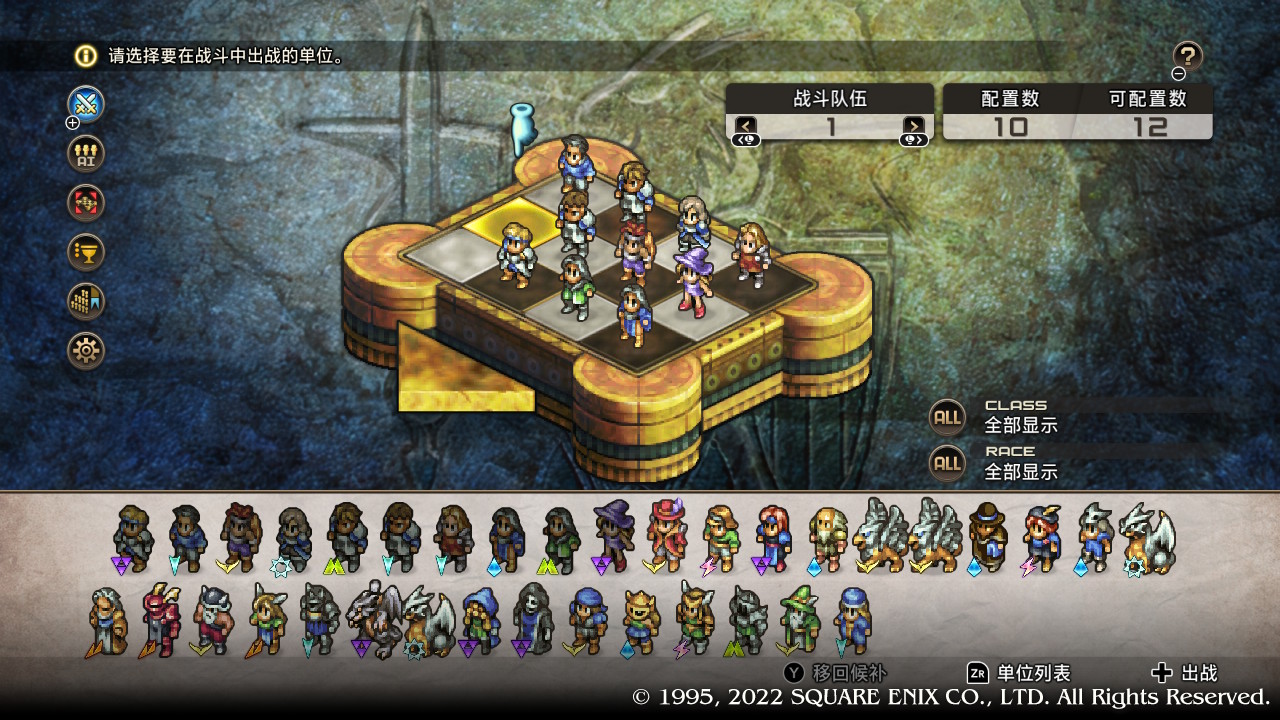This screenshot has width=1280, height=720.
Task: Pick the green-robed wizard with pointed hat
Action: 799,619
